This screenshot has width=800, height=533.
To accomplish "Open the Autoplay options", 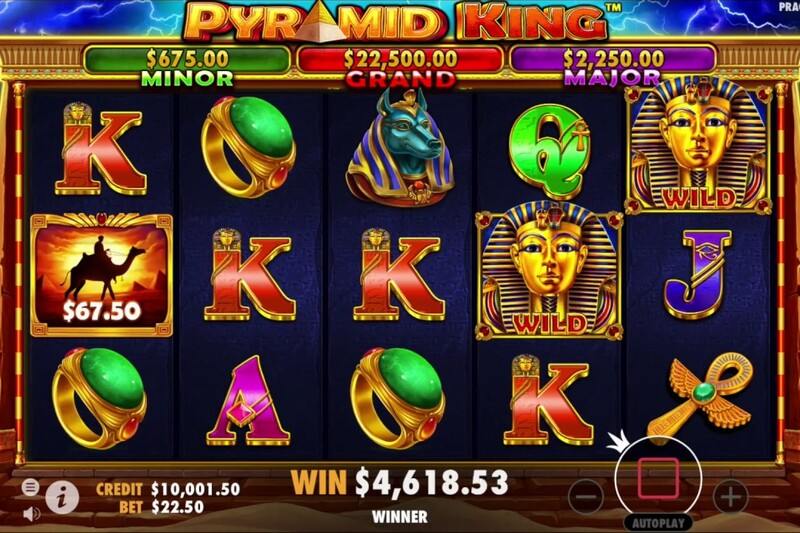I will tap(659, 522).
